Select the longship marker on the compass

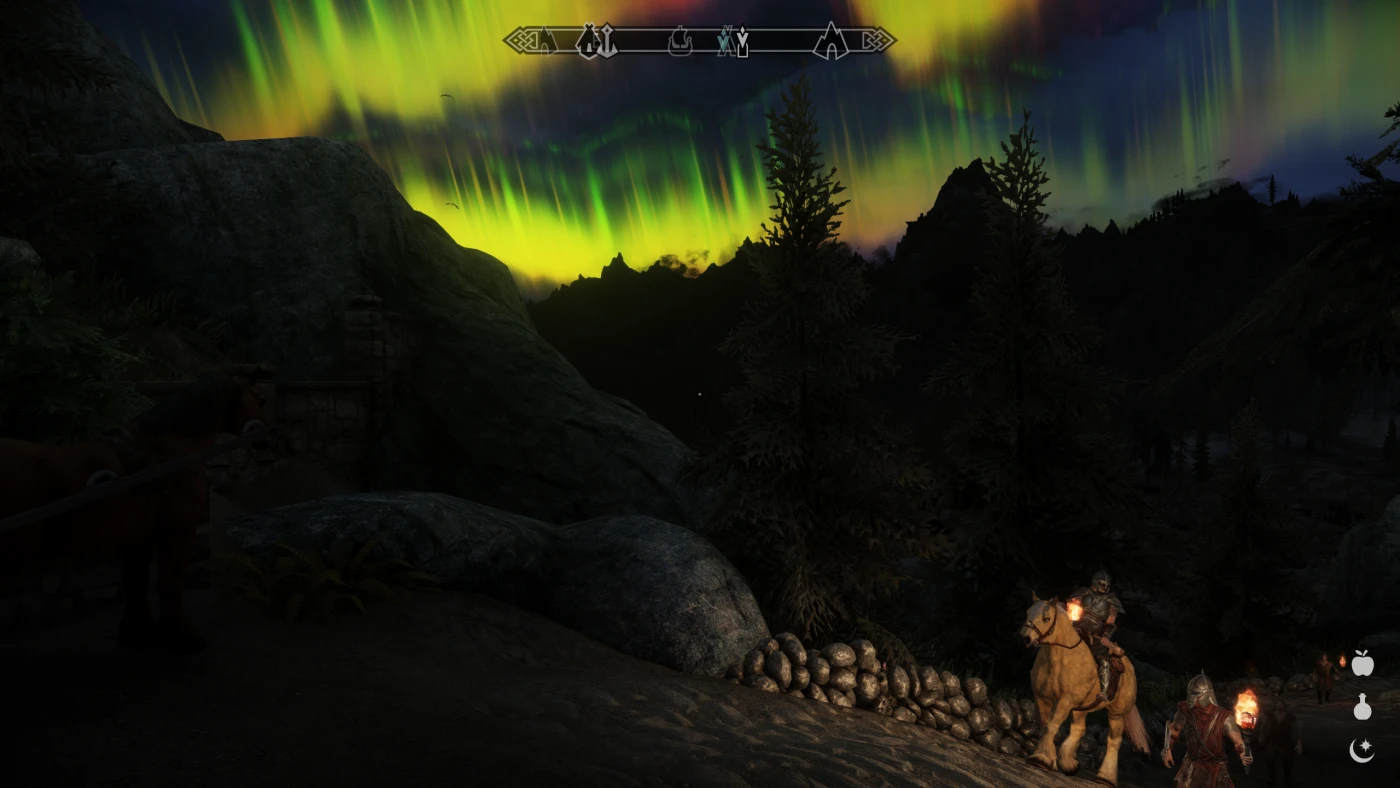(x=681, y=42)
